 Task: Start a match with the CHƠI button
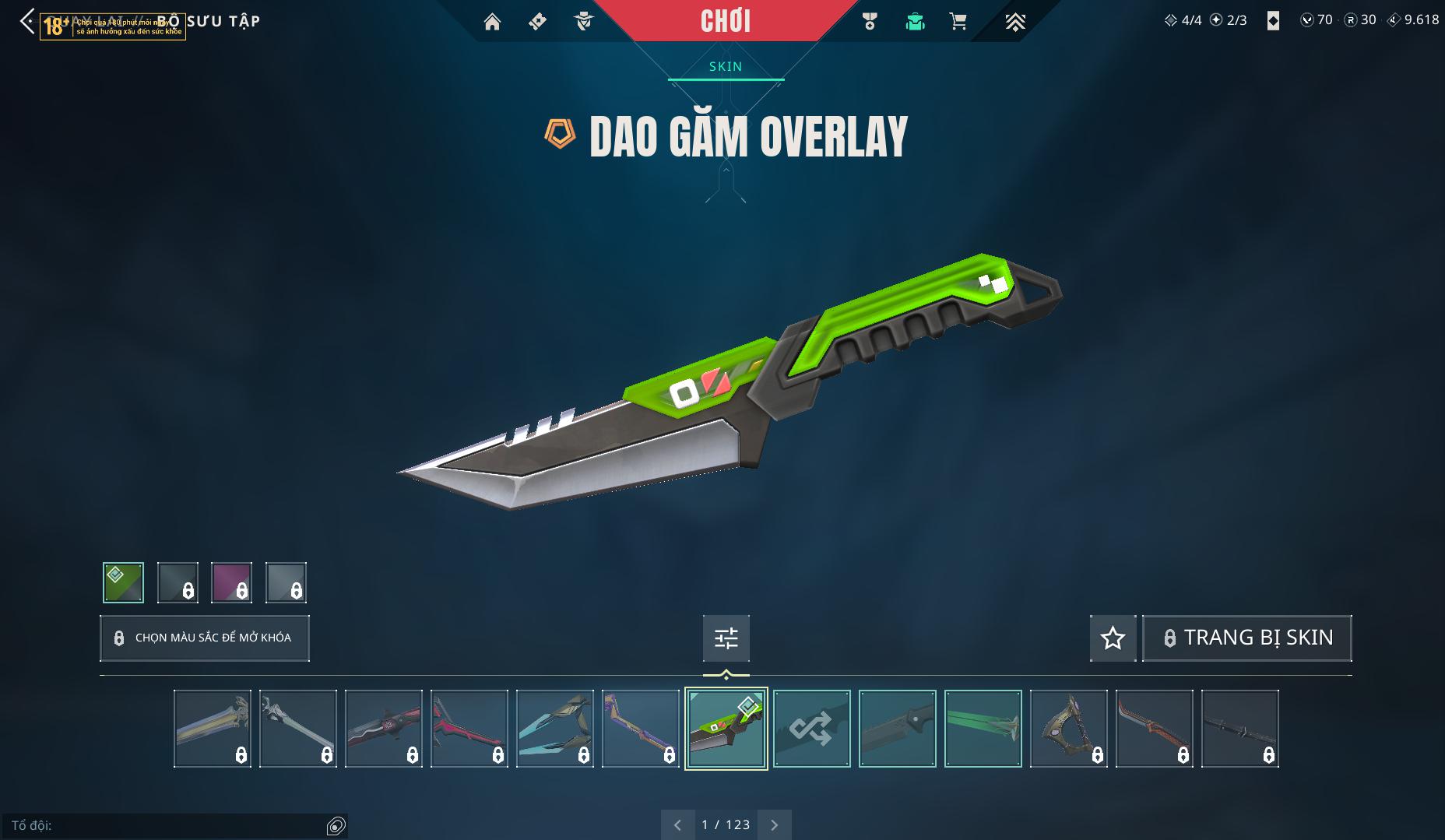coord(725,21)
